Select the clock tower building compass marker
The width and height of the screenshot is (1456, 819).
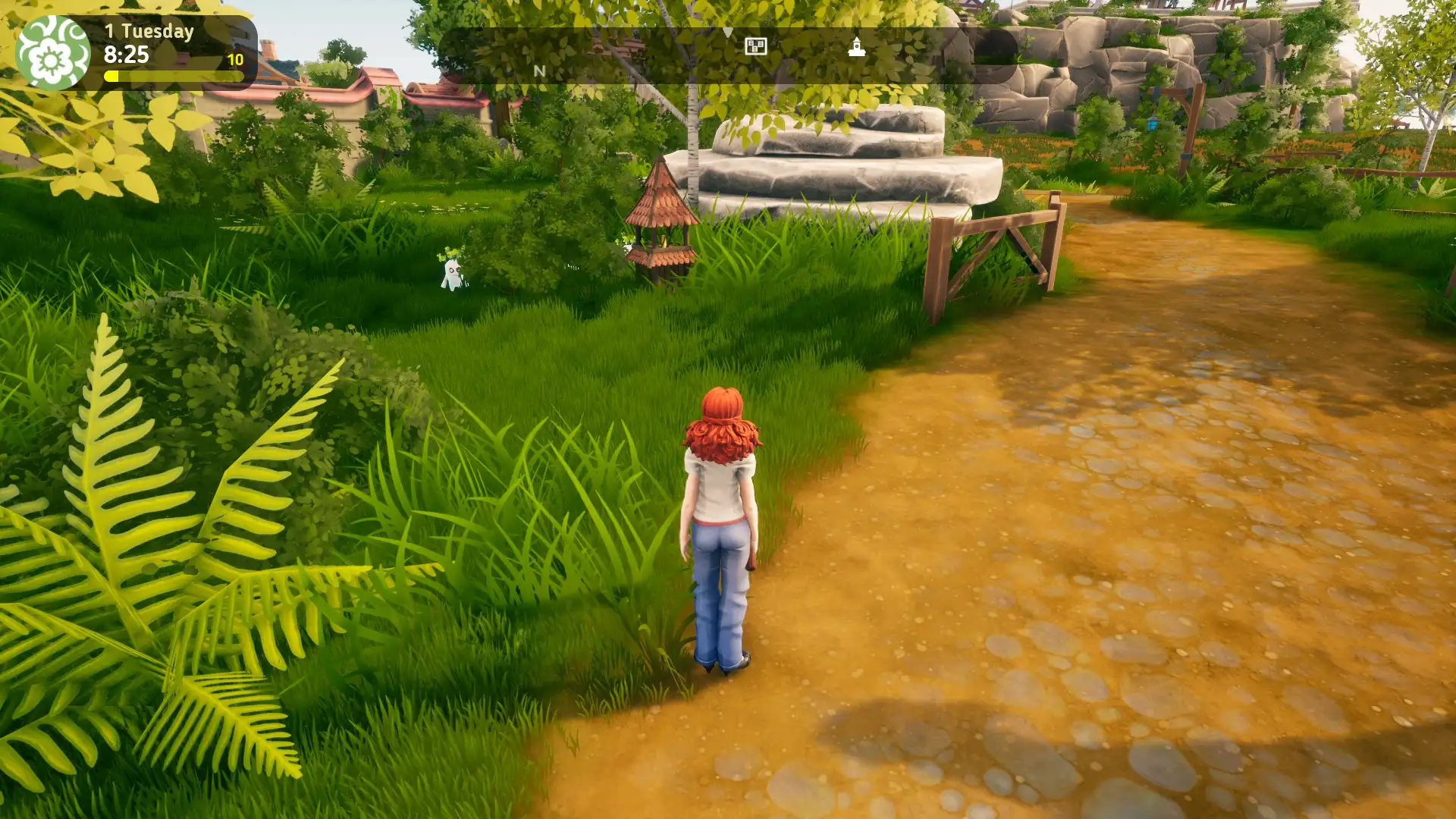click(x=857, y=47)
